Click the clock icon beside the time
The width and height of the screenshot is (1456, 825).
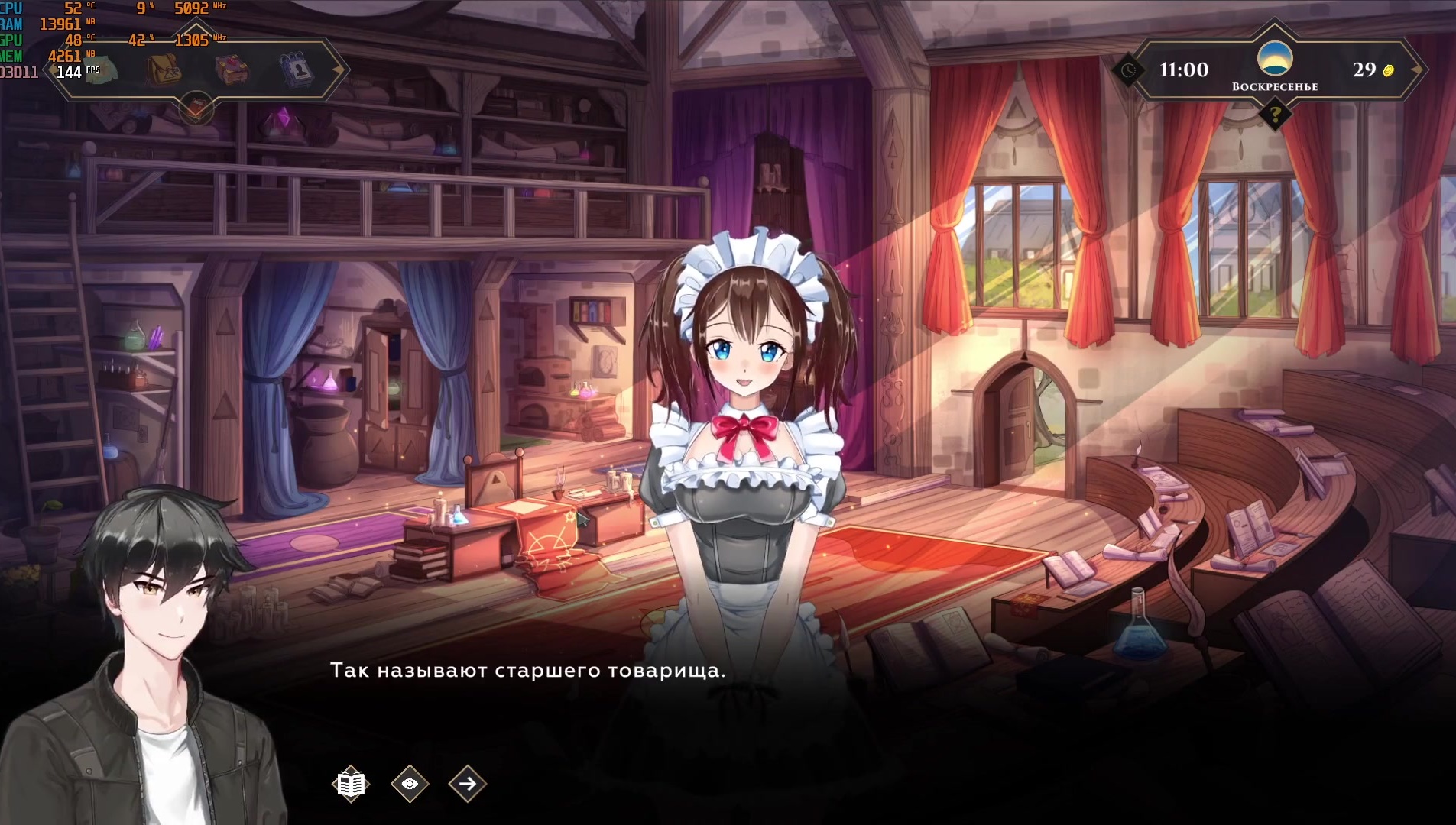1128,70
